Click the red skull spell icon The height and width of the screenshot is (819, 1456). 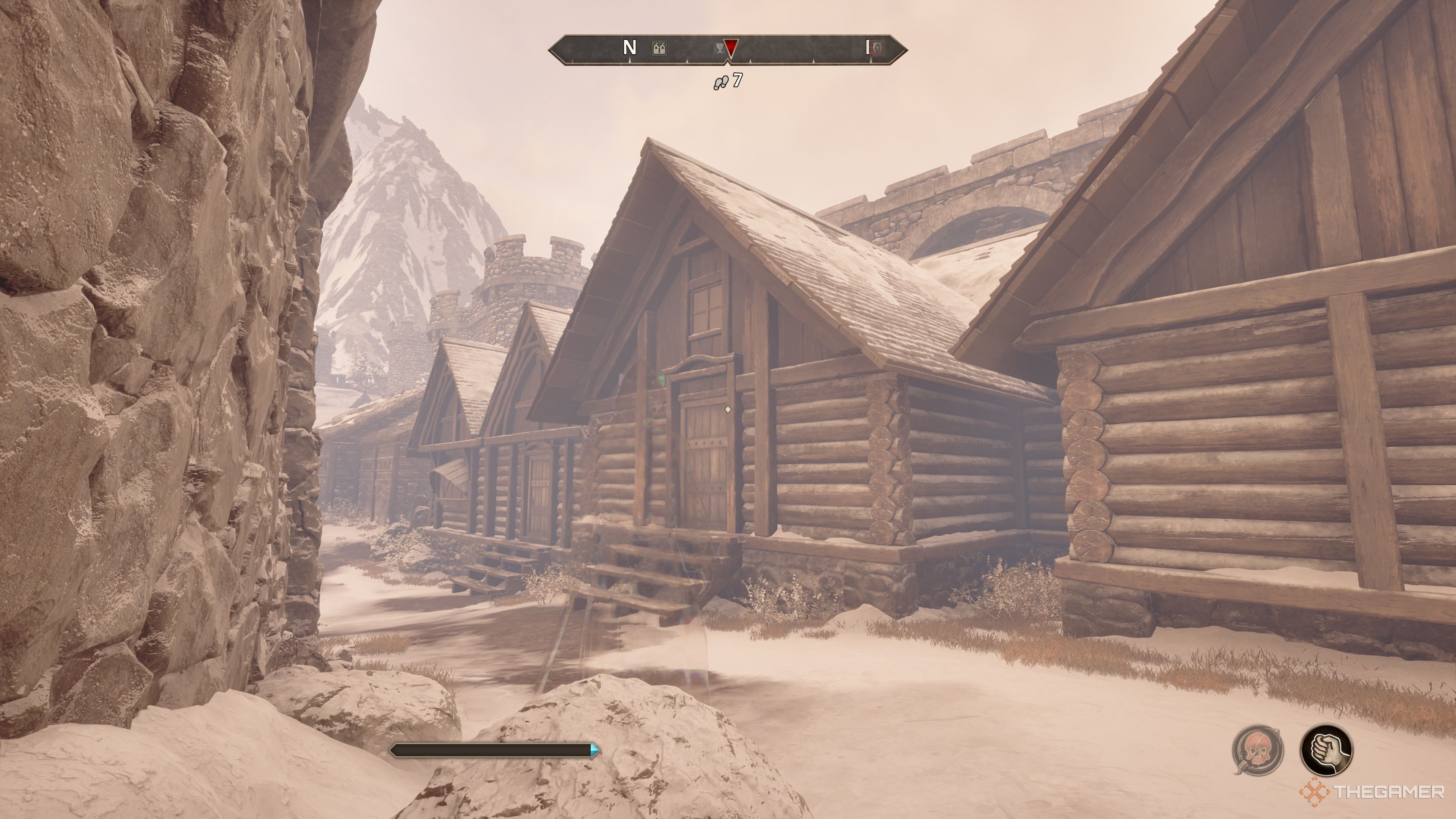1258,751
